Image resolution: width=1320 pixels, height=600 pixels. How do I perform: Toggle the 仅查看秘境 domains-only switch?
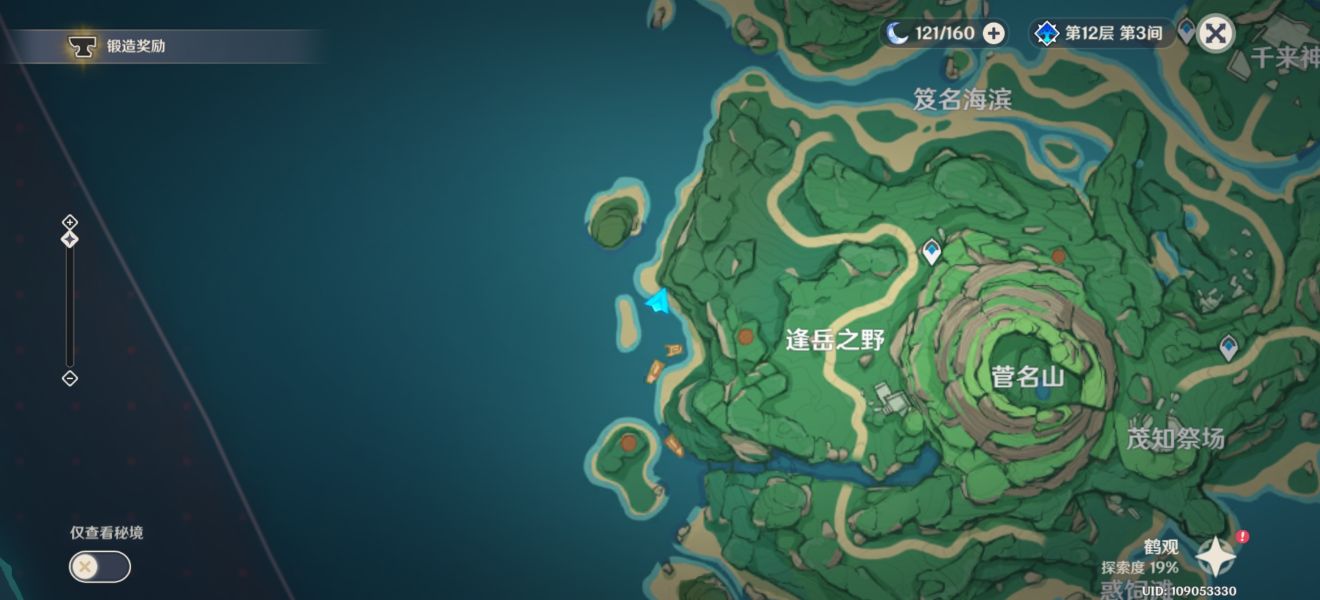point(99,567)
